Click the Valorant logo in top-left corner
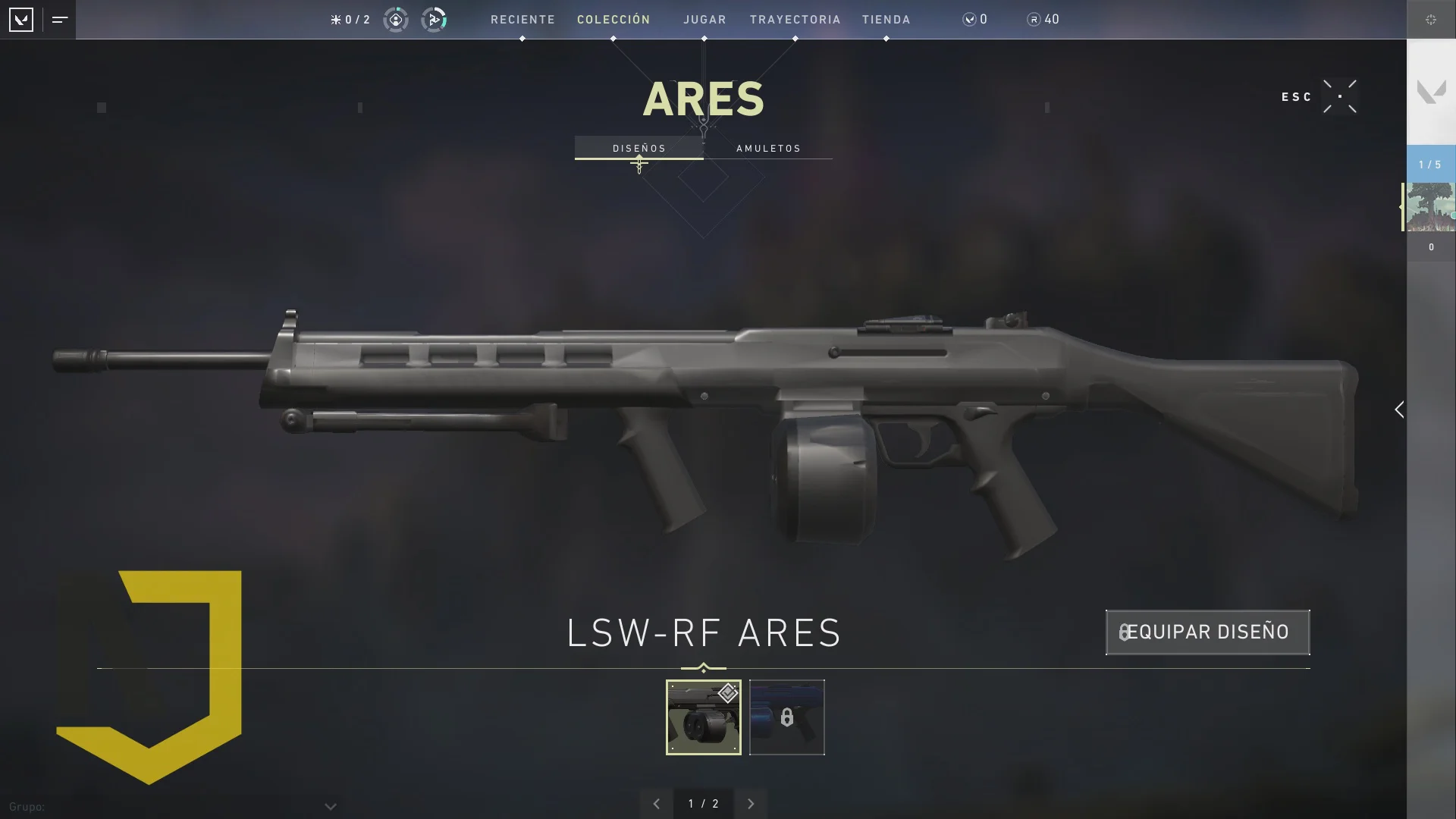The height and width of the screenshot is (819, 1456). 21,20
